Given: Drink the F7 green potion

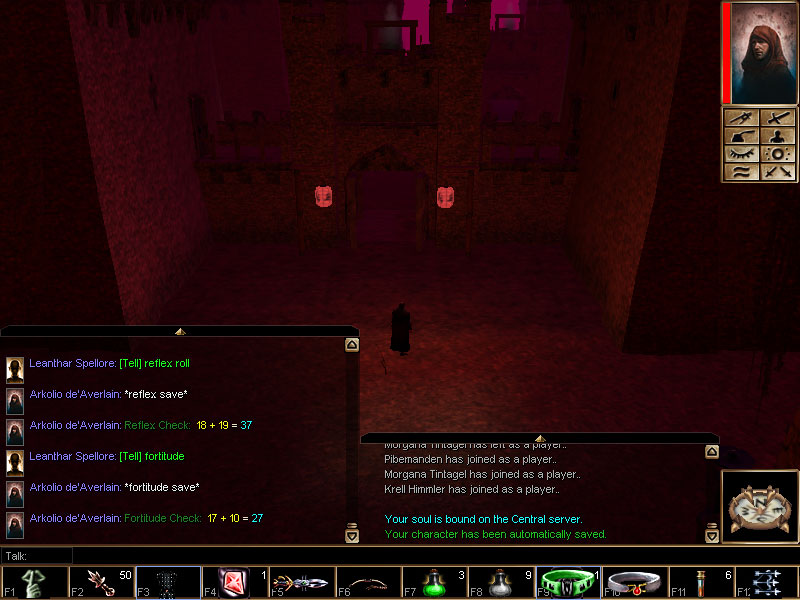Looking at the screenshot, I should [435, 582].
